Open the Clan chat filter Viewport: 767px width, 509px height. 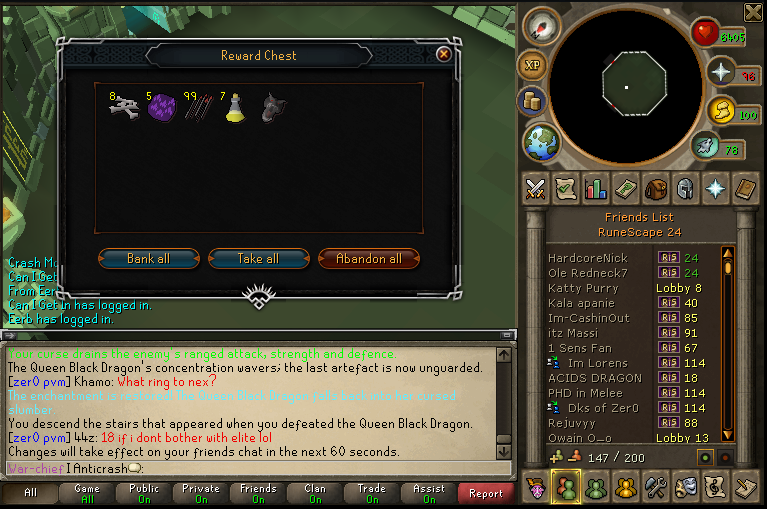pyautogui.click(x=315, y=493)
